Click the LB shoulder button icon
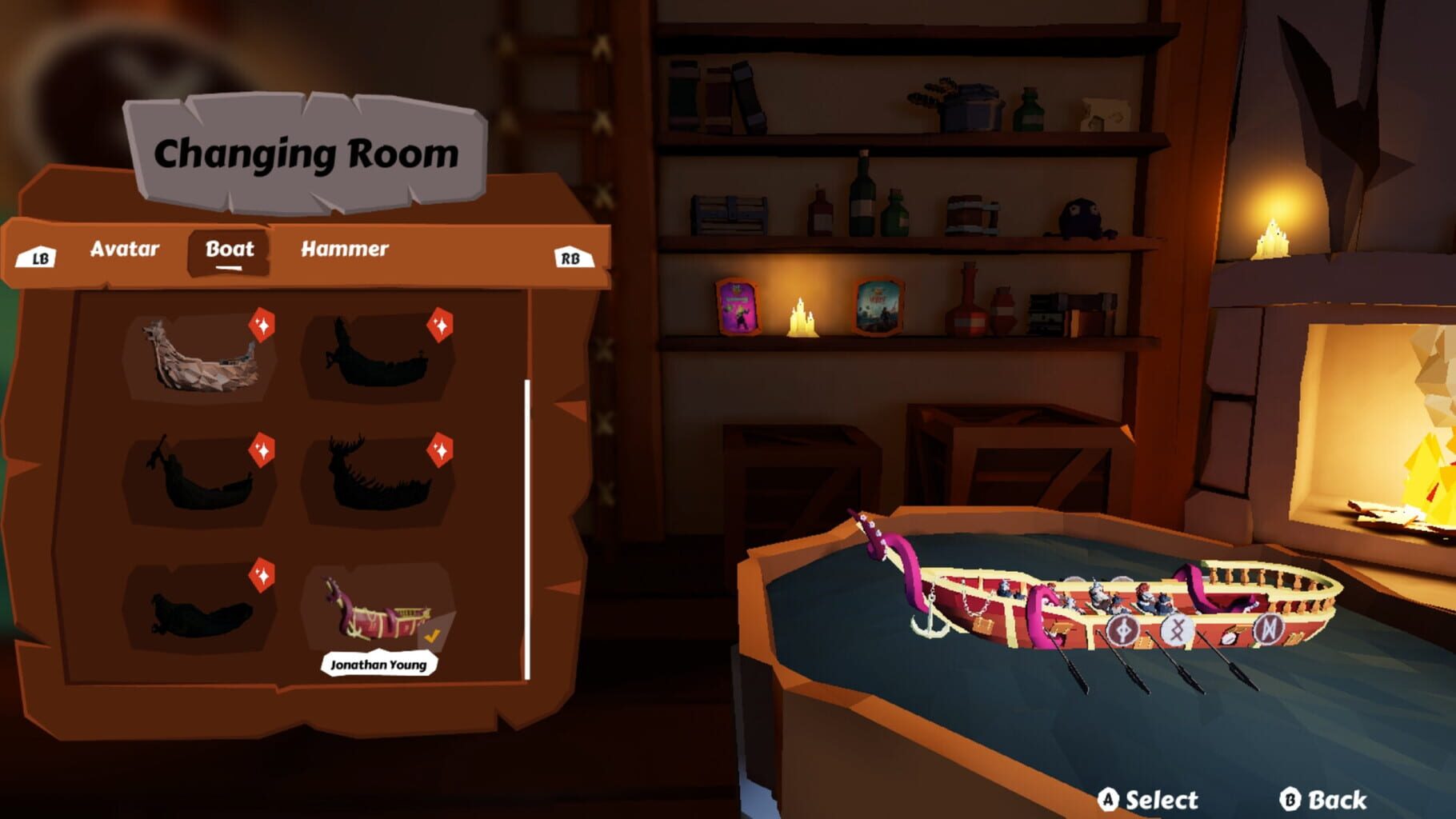 40,258
